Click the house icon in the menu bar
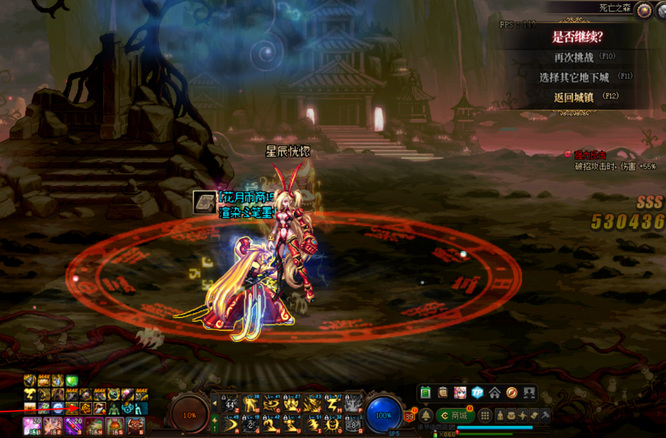The height and width of the screenshot is (438, 666). tap(494, 392)
